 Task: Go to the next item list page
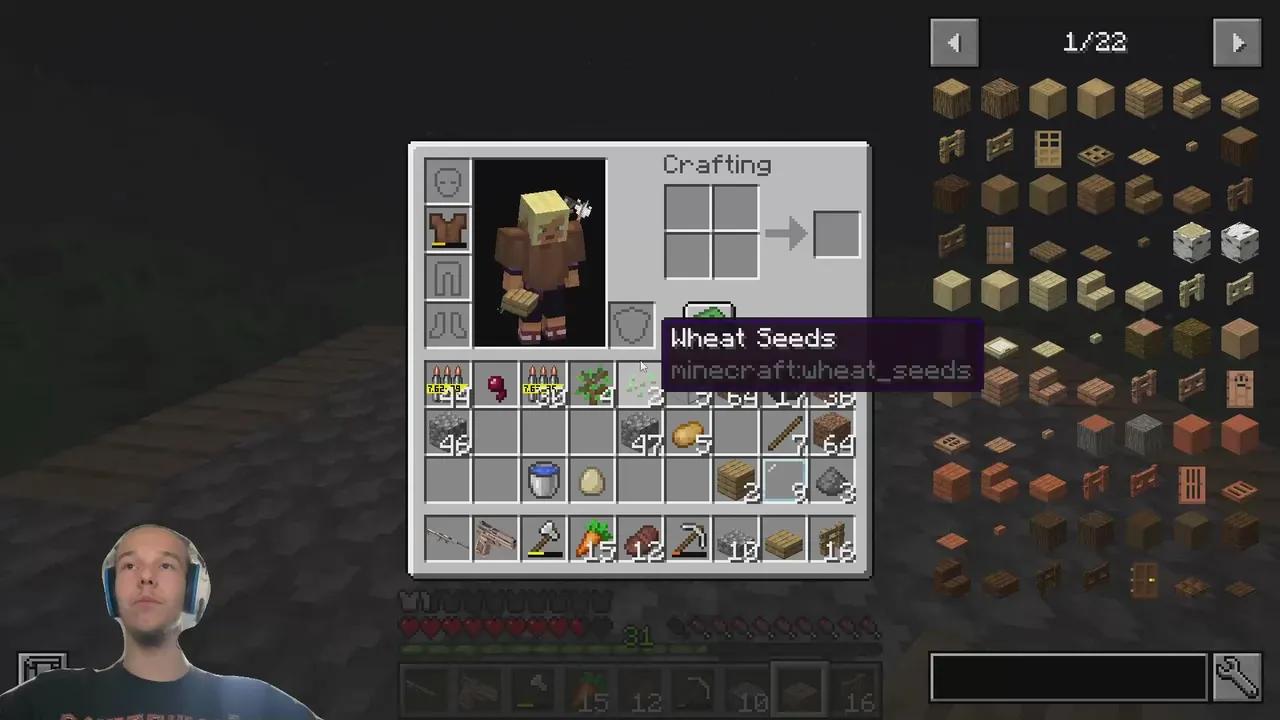click(x=1237, y=41)
